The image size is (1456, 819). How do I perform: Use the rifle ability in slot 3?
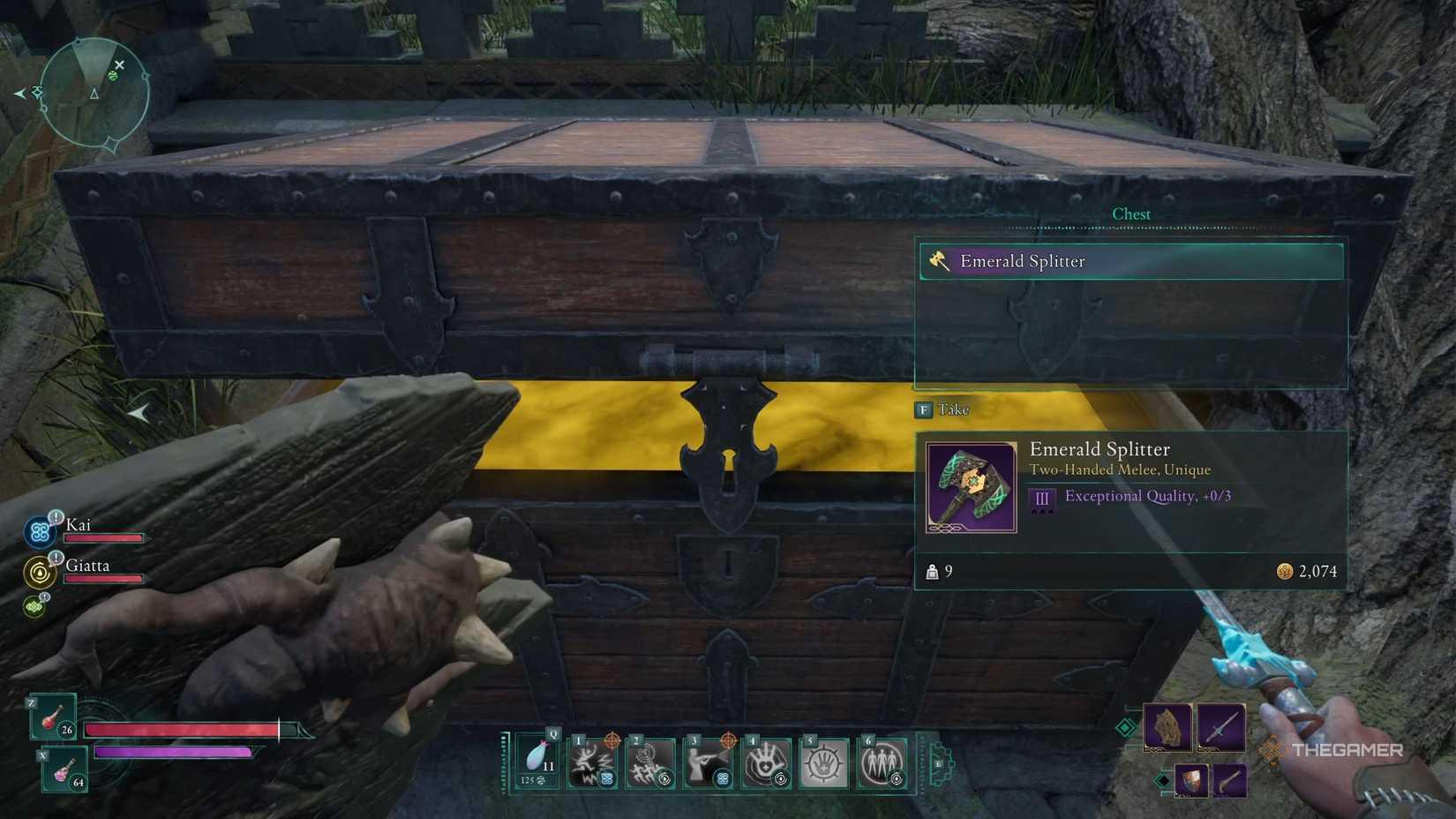(x=709, y=761)
